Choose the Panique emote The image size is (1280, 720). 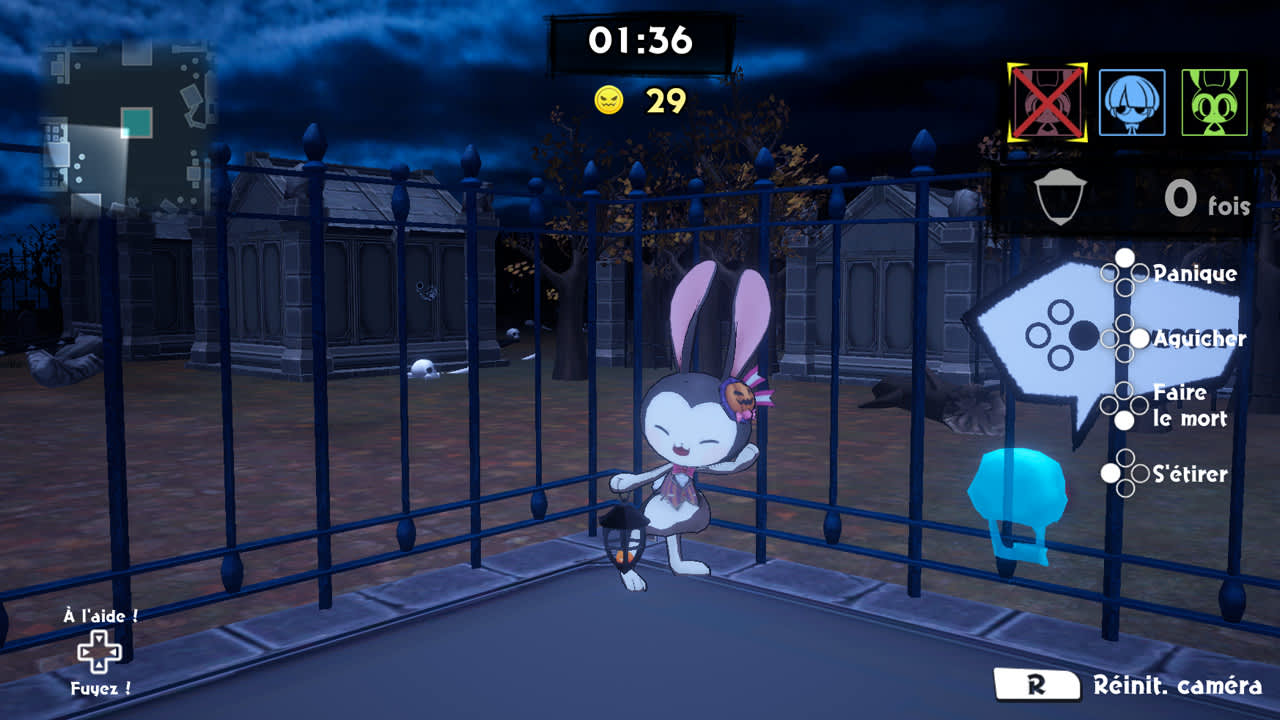coord(1194,274)
